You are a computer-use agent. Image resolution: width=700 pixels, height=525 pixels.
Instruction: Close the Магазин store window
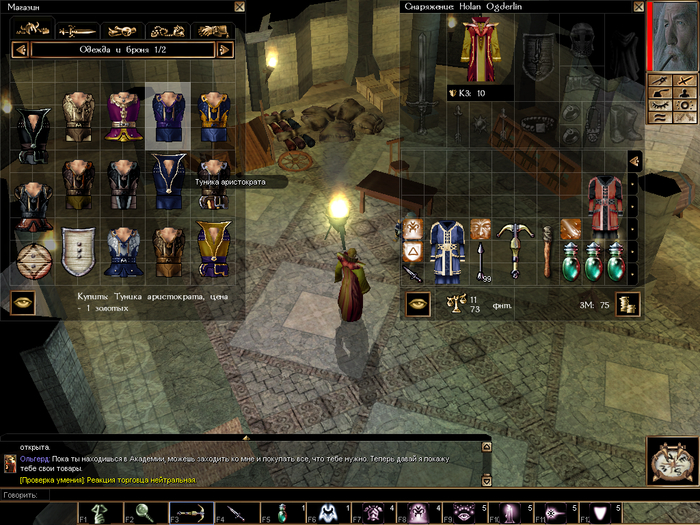(239, 6)
